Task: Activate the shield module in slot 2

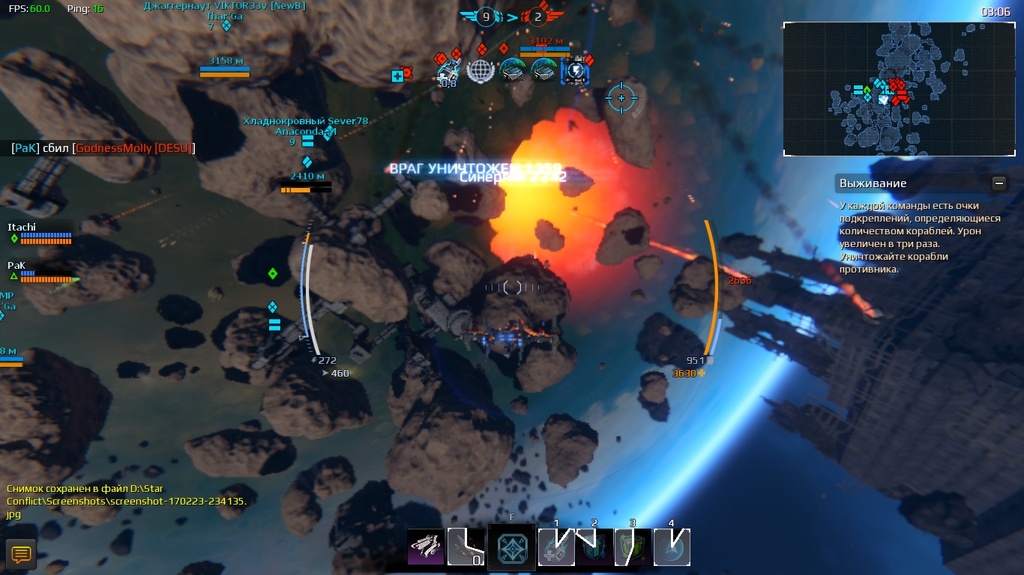Action: [x=594, y=547]
